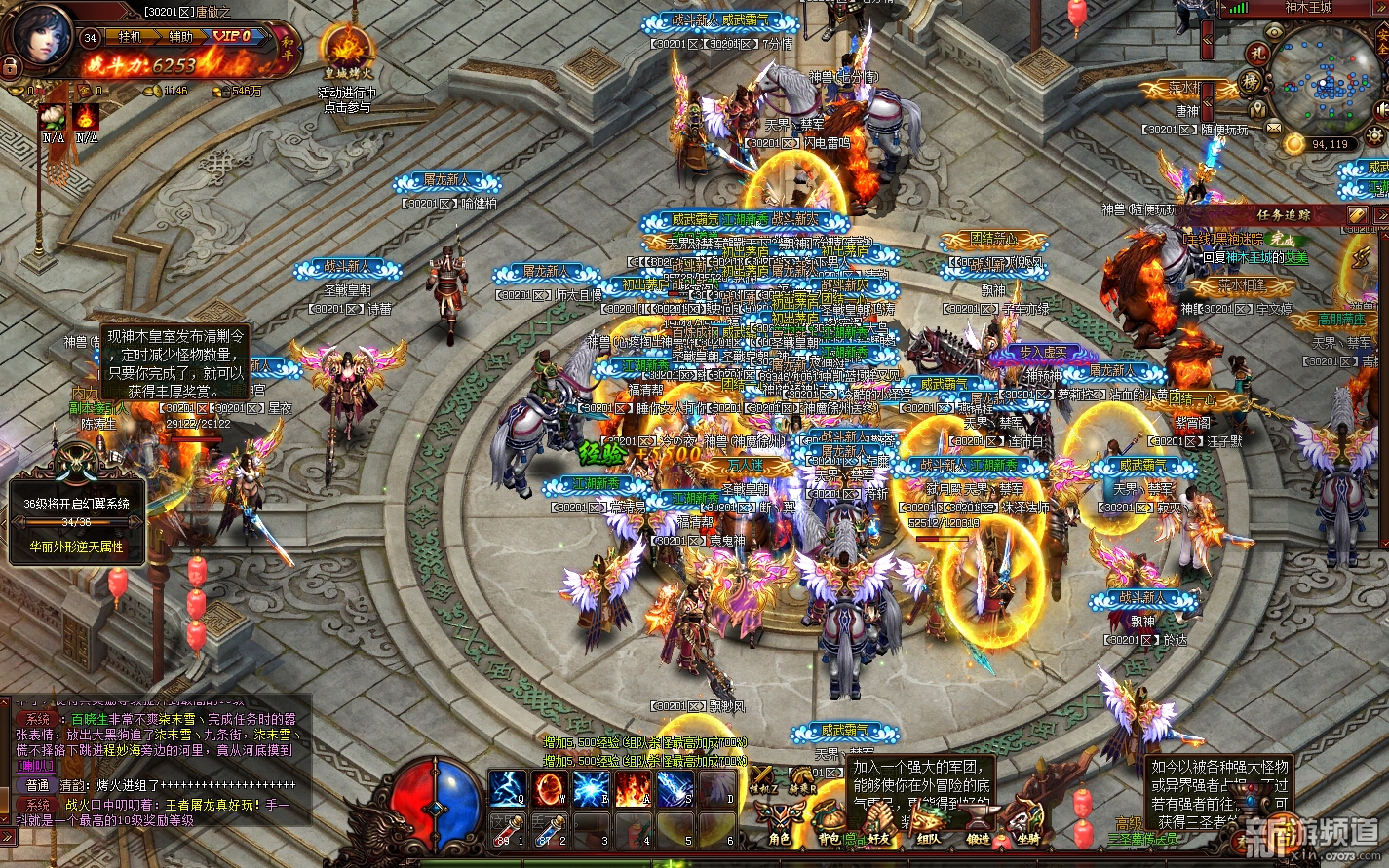
Task: Open the mail envelope icon
Action: point(1274,127)
